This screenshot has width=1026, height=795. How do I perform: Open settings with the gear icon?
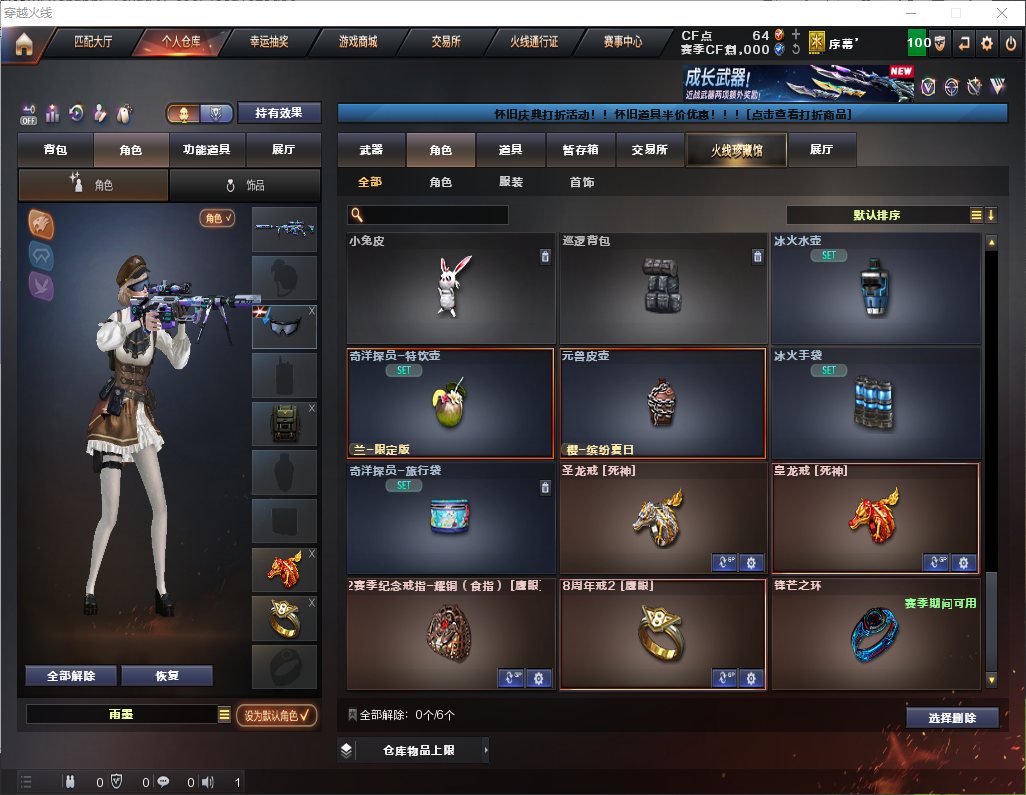coord(987,43)
